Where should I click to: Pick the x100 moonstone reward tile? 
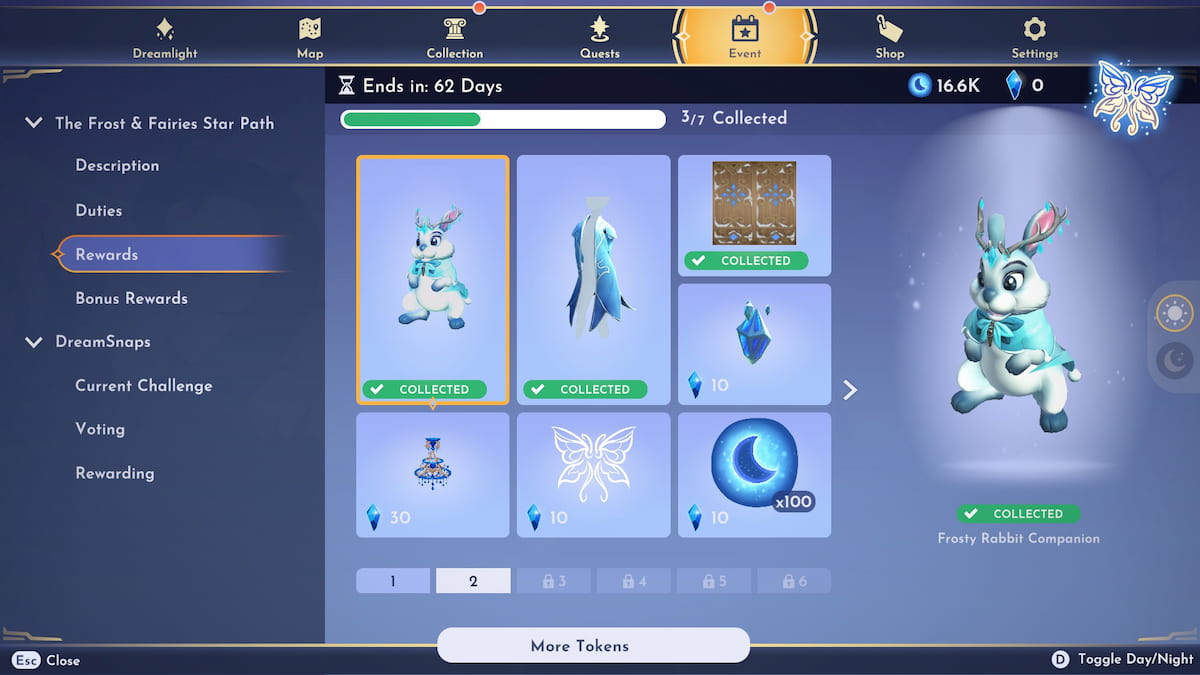(755, 474)
